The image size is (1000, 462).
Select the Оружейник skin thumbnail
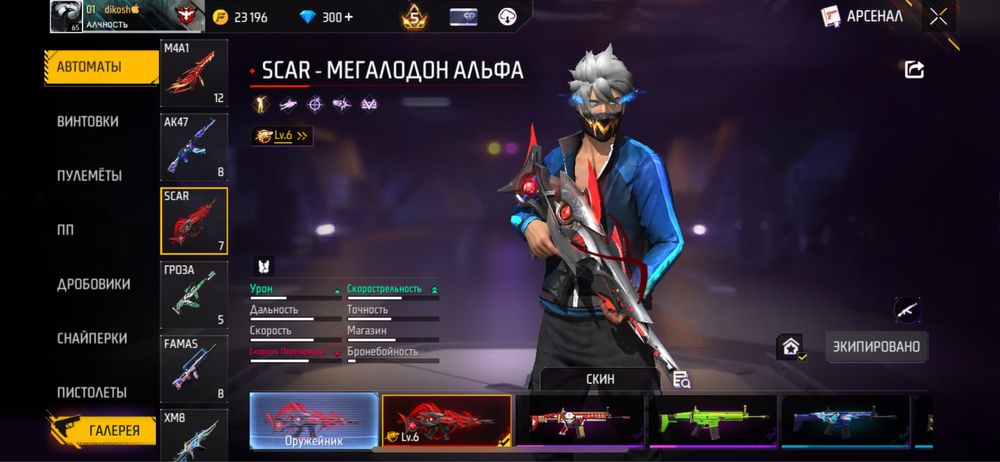point(314,420)
